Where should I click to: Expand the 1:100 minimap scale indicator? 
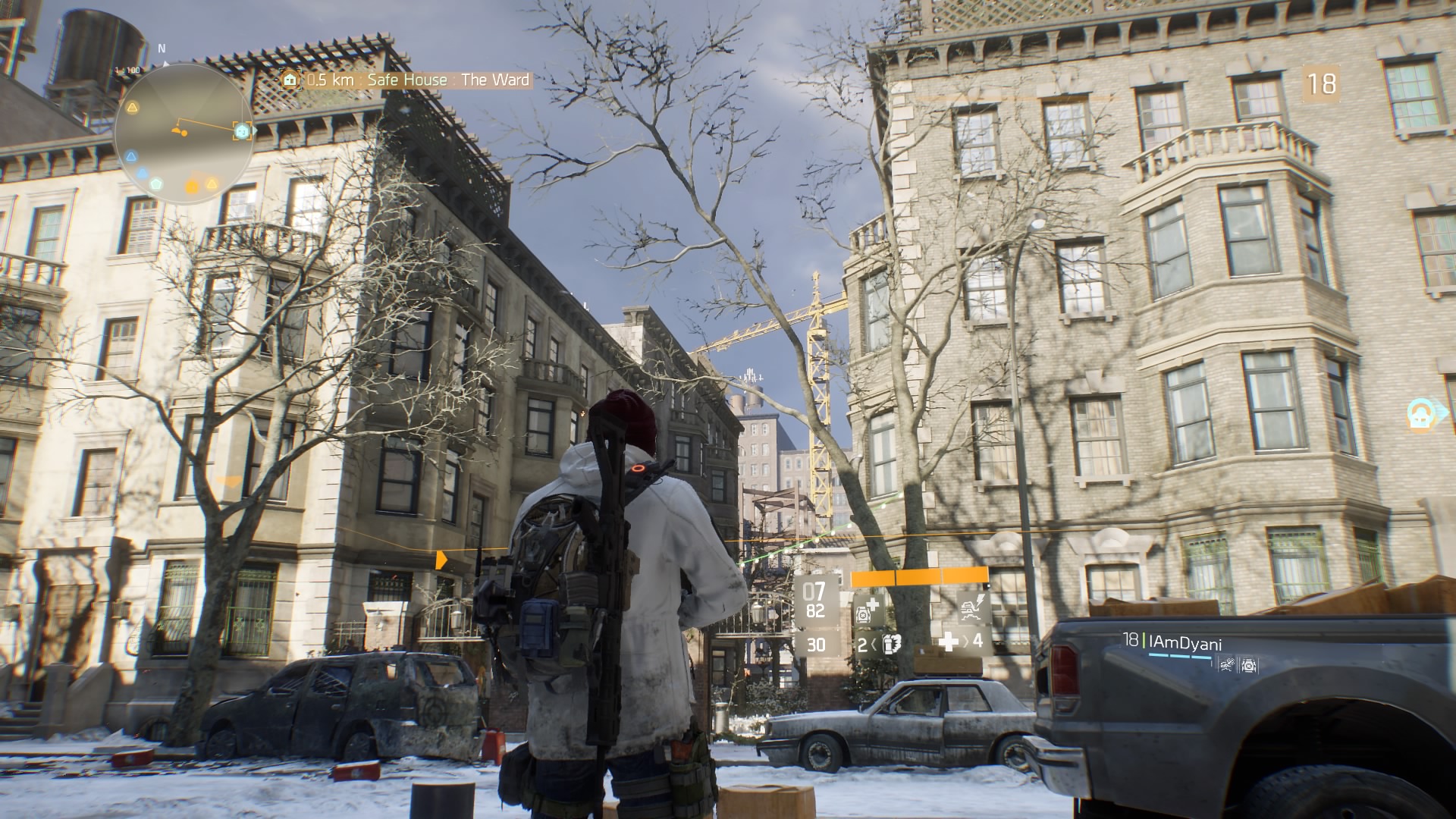127,70
